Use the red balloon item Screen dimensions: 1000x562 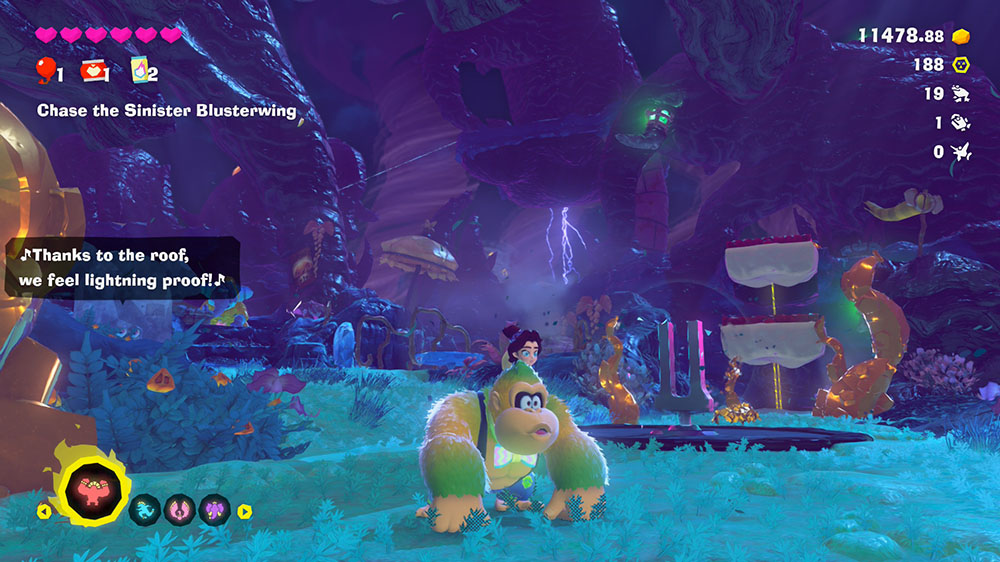pyautogui.click(x=45, y=68)
